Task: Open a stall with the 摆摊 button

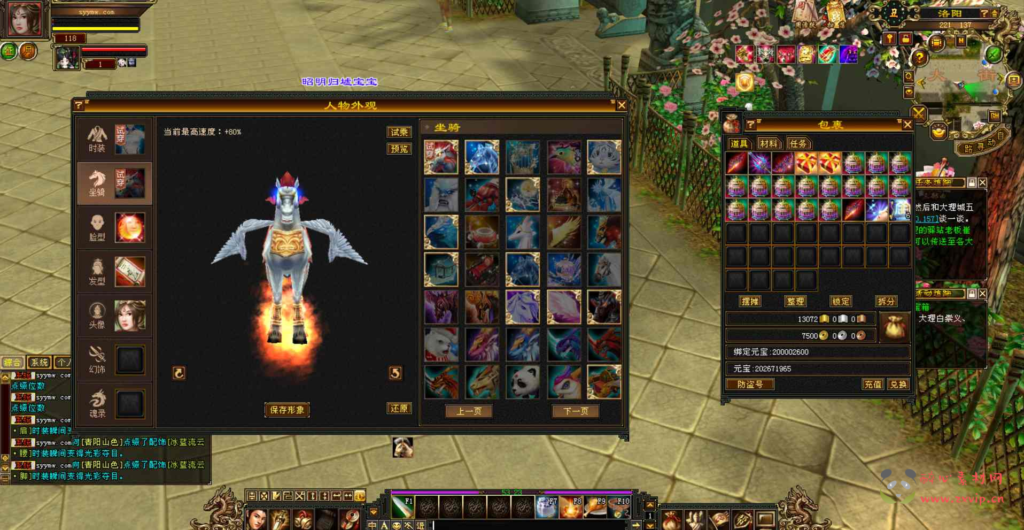Action: 750,301
